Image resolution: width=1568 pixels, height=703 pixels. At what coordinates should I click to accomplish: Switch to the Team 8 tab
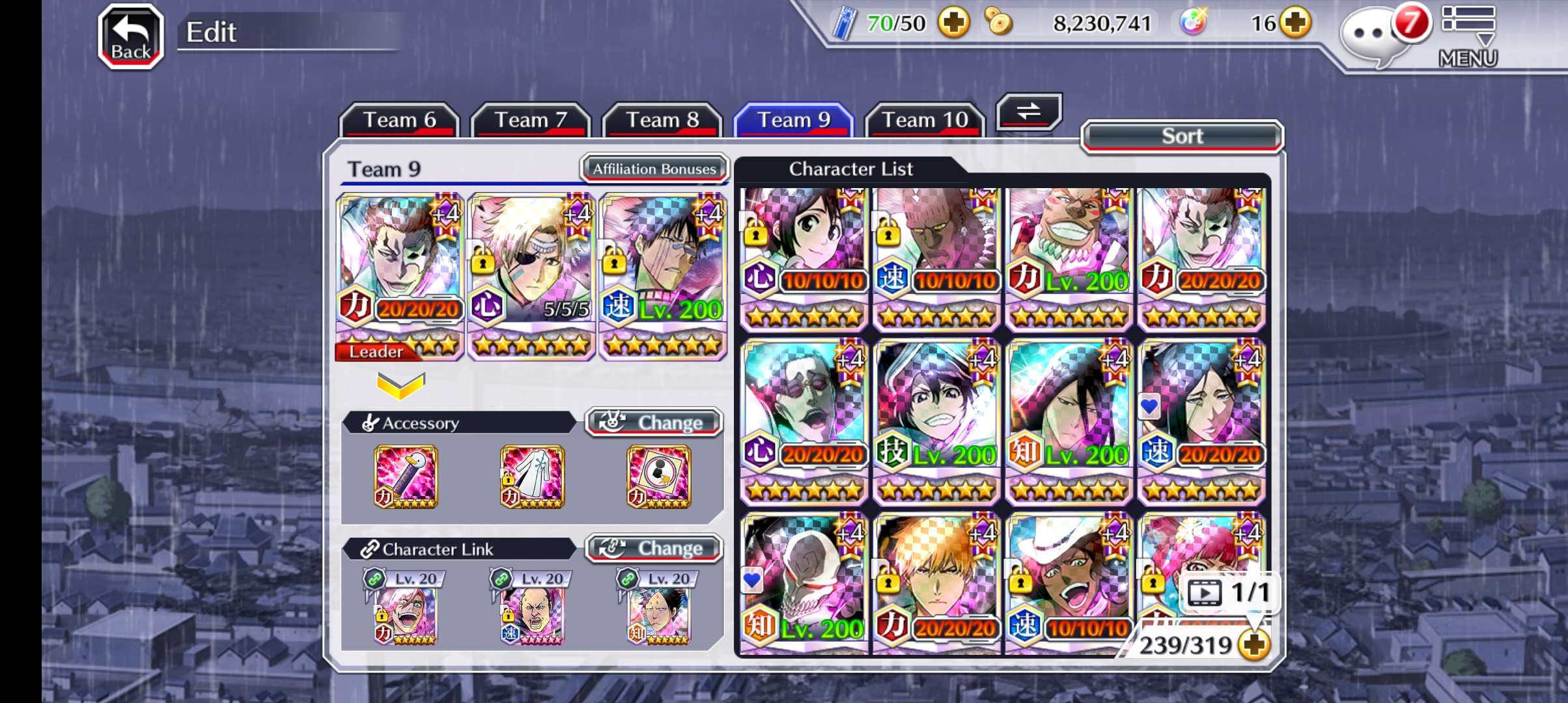(x=662, y=120)
